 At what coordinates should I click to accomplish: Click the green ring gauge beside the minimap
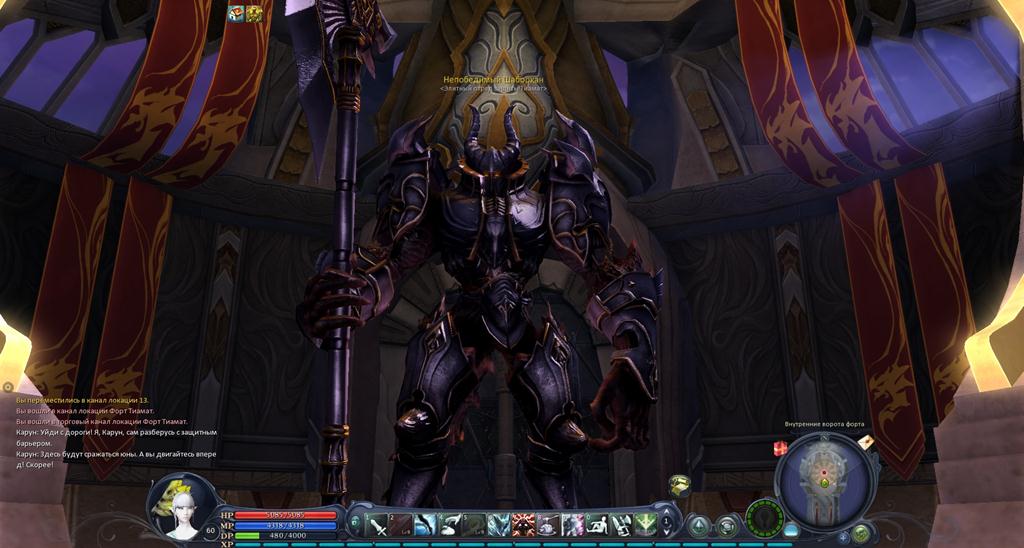click(x=764, y=519)
